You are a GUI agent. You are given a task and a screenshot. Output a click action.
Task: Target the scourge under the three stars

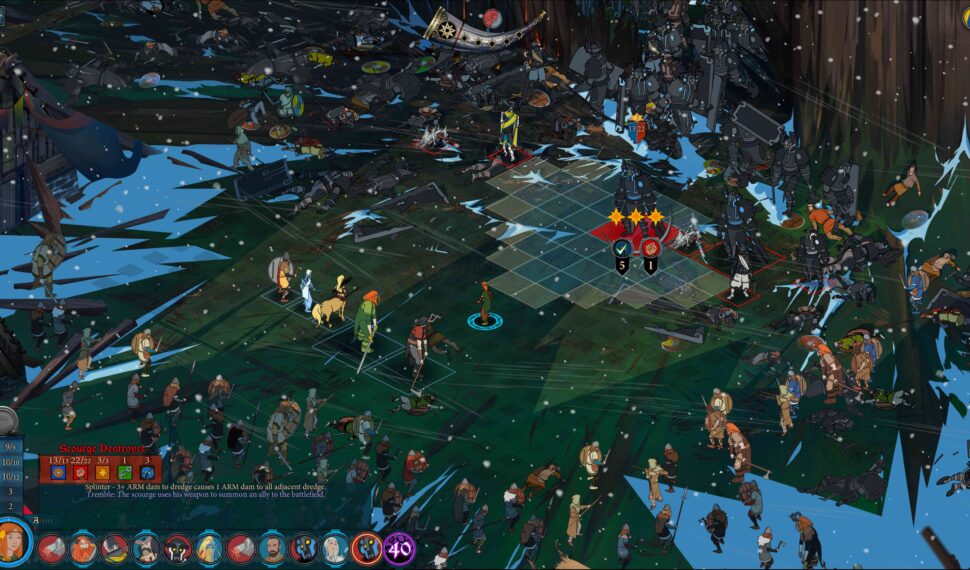pyautogui.click(x=633, y=188)
